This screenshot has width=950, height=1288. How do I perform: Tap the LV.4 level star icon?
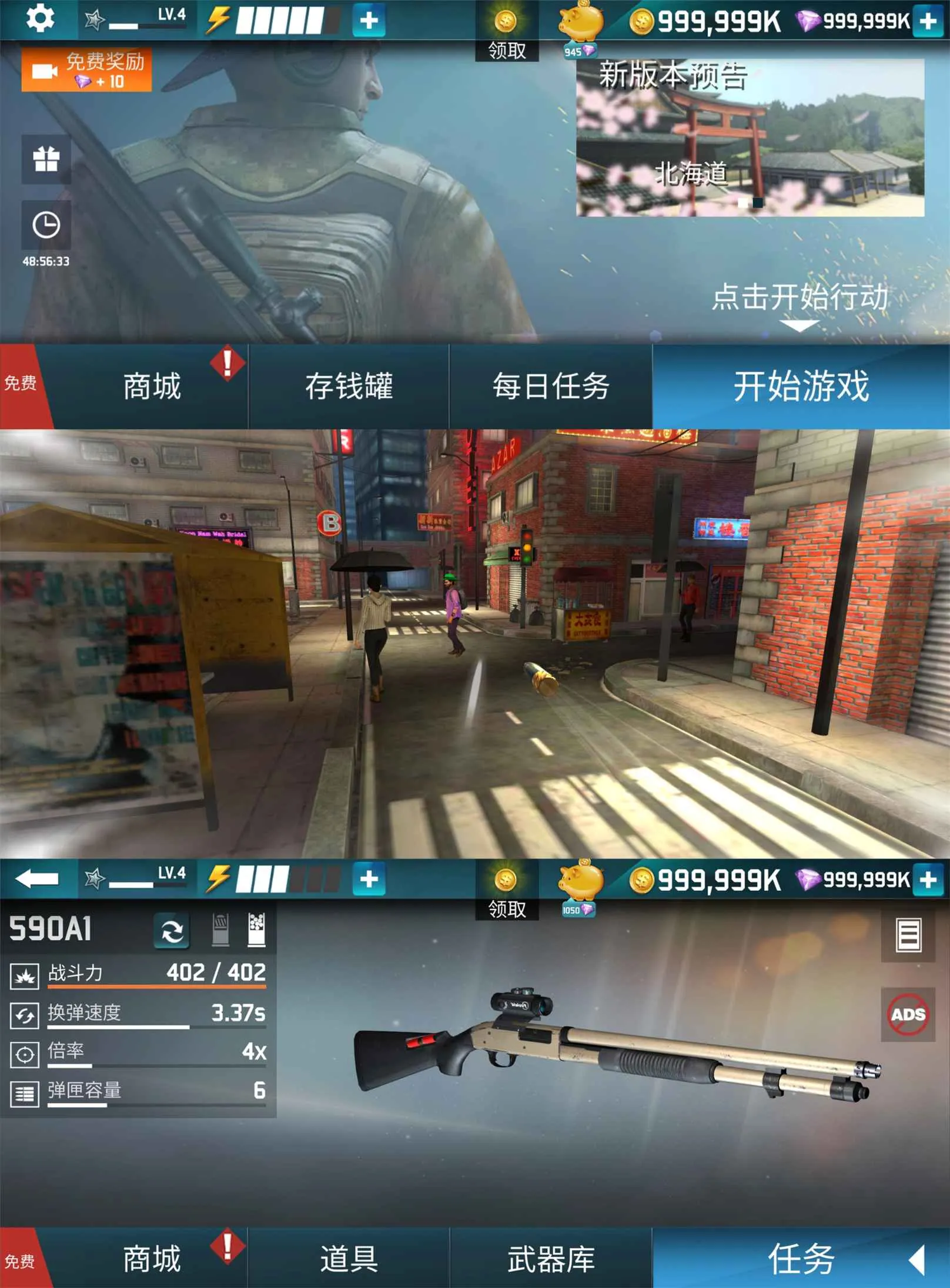tap(94, 19)
